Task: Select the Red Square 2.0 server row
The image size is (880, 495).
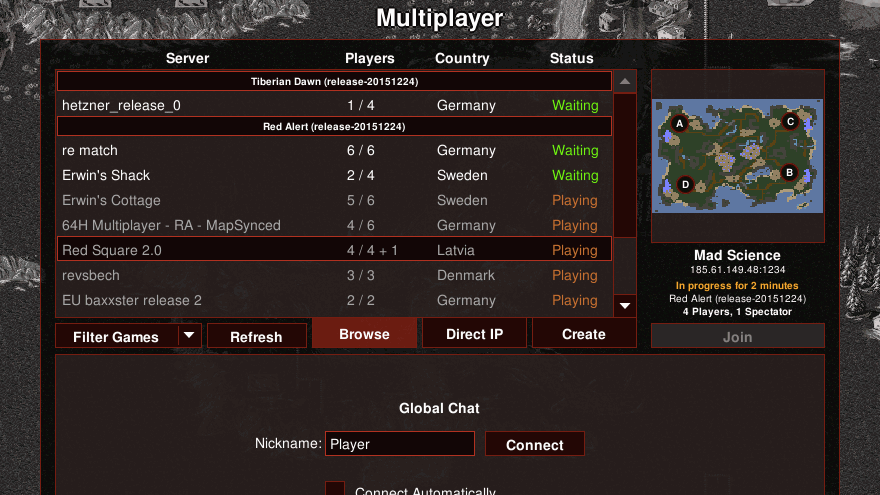Action: click(333, 250)
